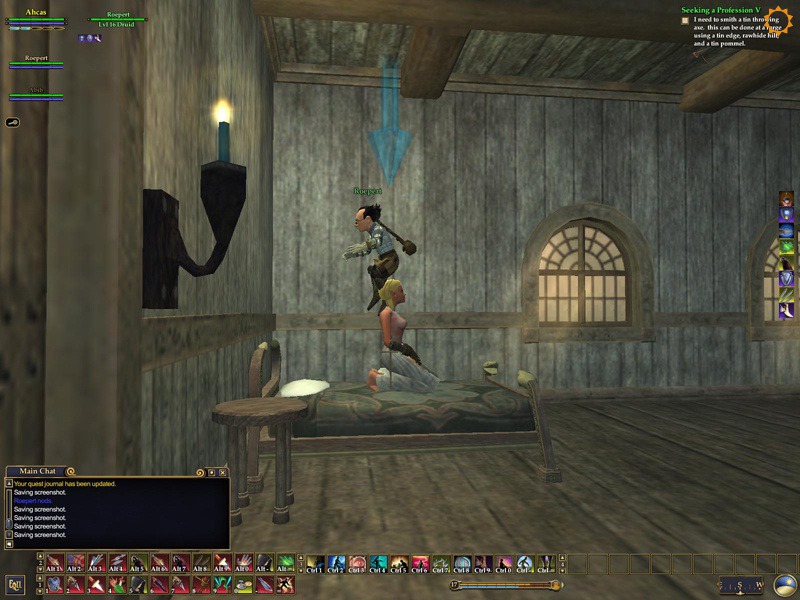This screenshot has height=600, width=800.
Task: Click the Roepert Lvl 16 Druid target frame
Action: point(118,19)
